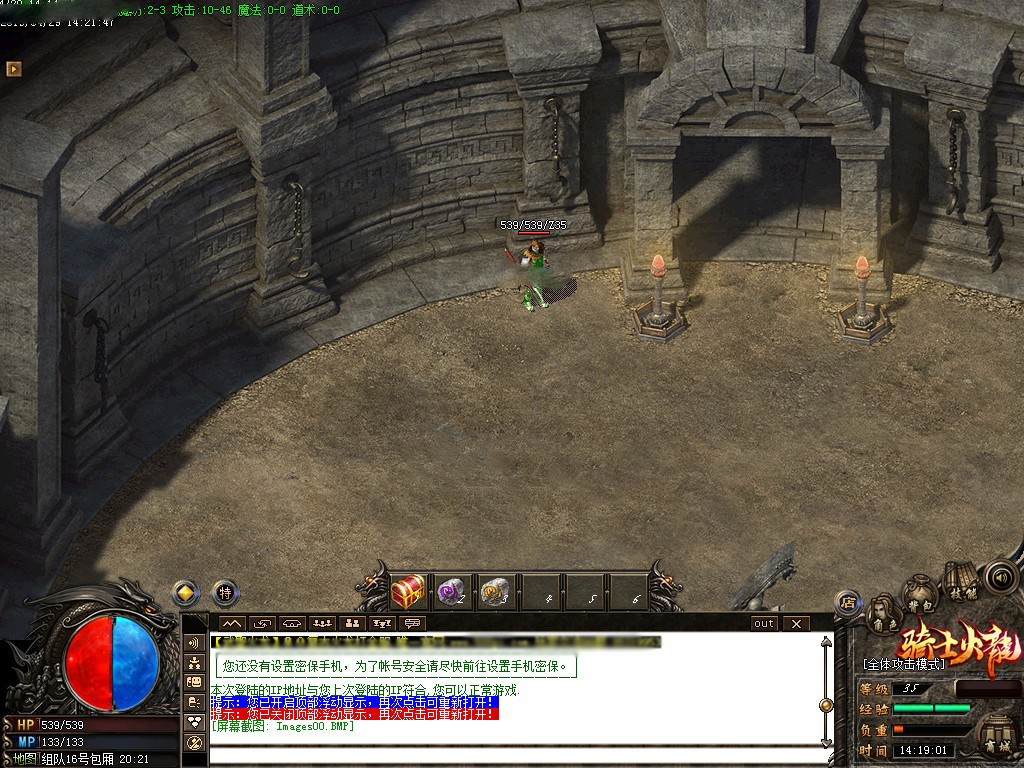
Task: Click the round 特 special button
Action: pyautogui.click(x=226, y=592)
